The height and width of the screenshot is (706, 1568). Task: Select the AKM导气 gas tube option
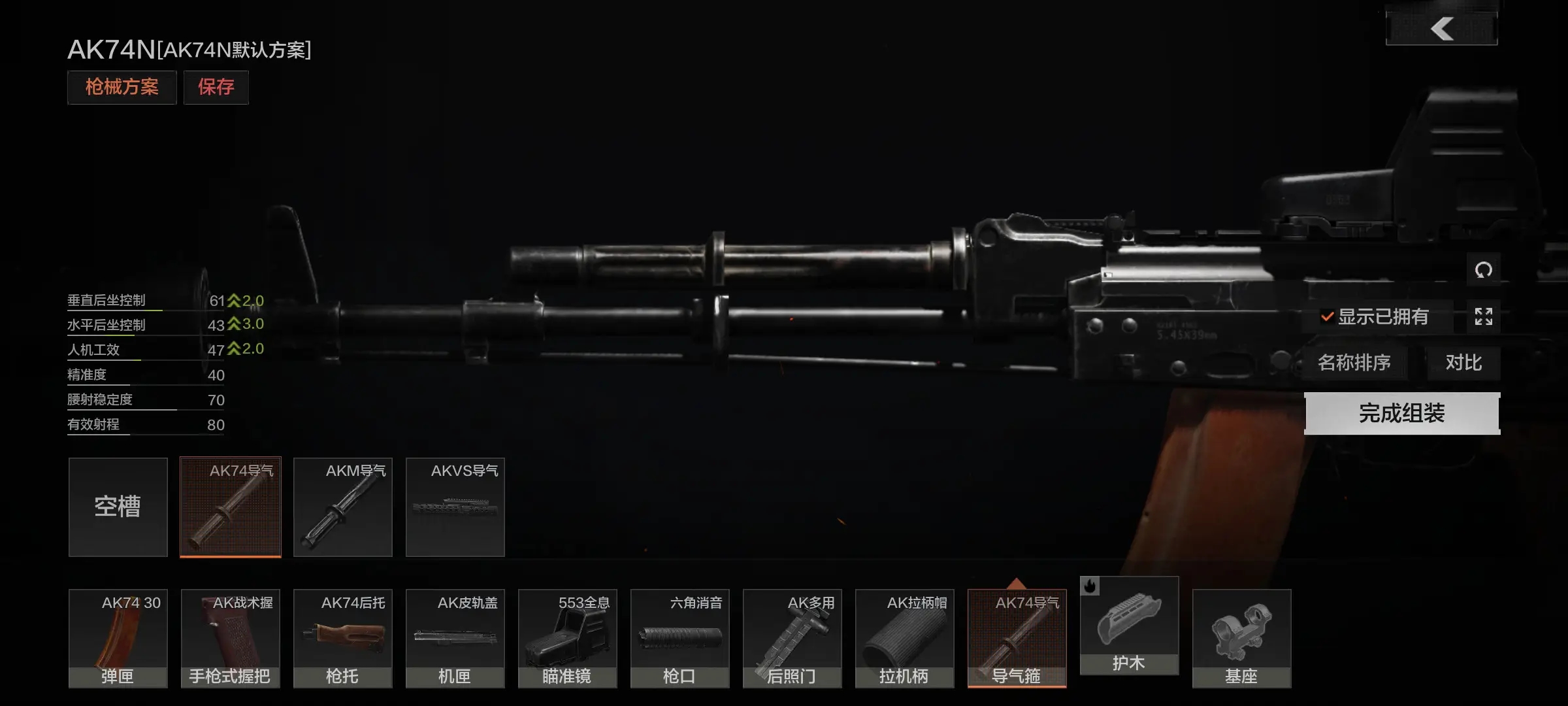point(343,507)
